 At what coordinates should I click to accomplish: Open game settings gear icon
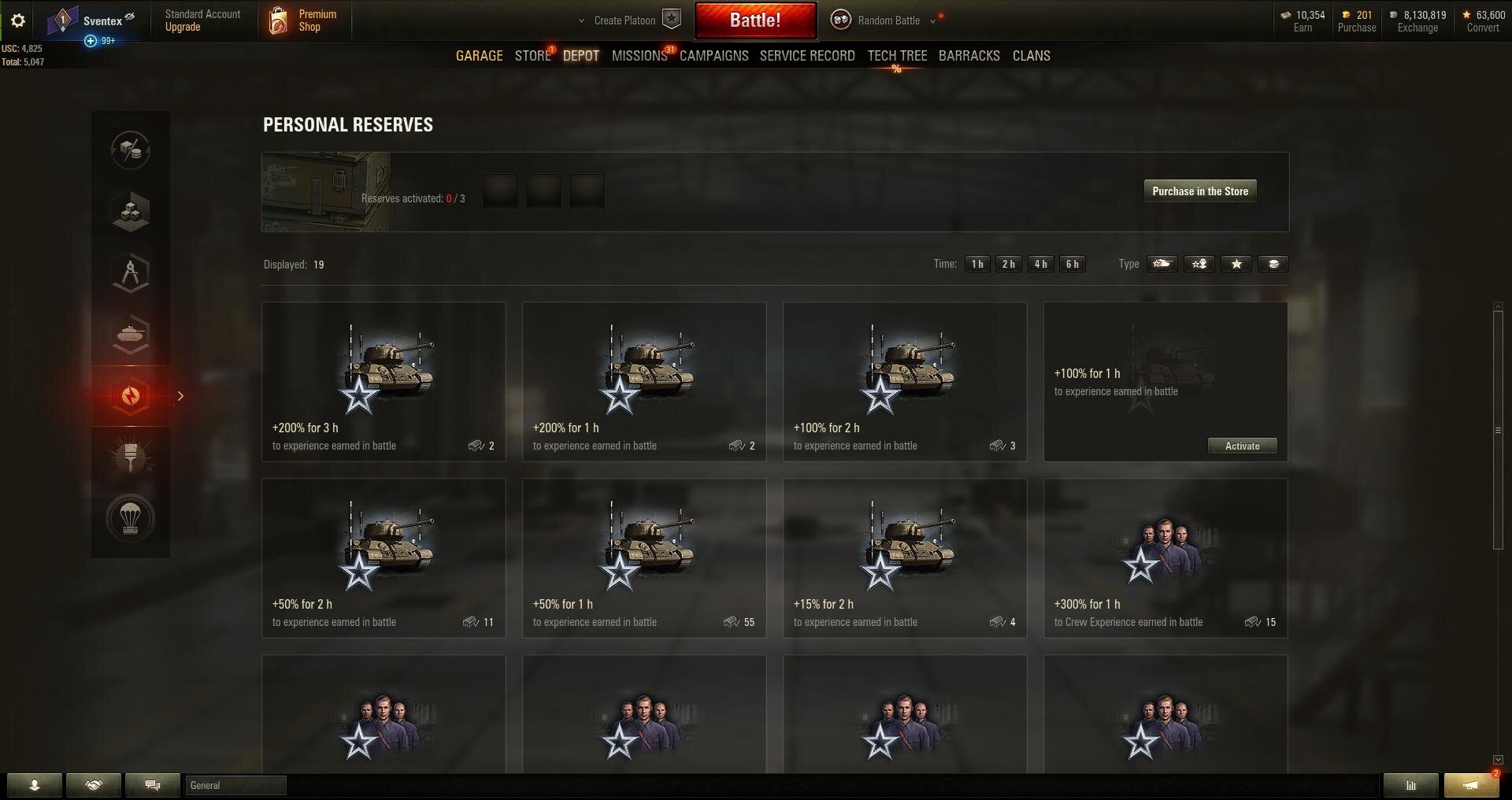pyautogui.click(x=18, y=21)
